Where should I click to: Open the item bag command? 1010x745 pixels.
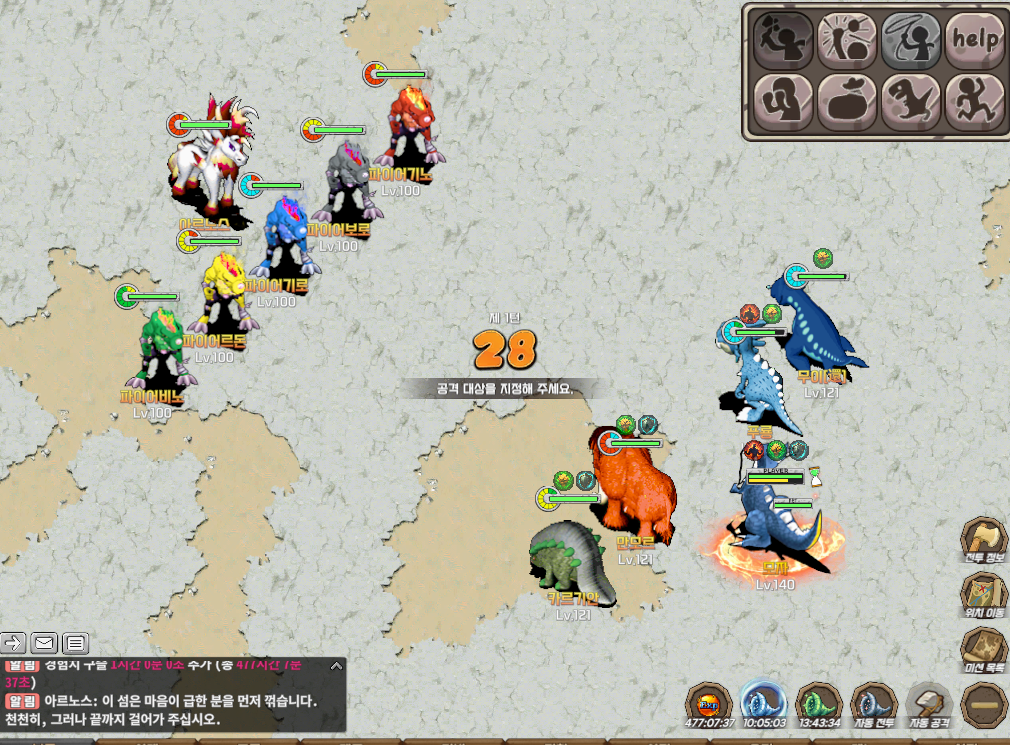coord(847,102)
